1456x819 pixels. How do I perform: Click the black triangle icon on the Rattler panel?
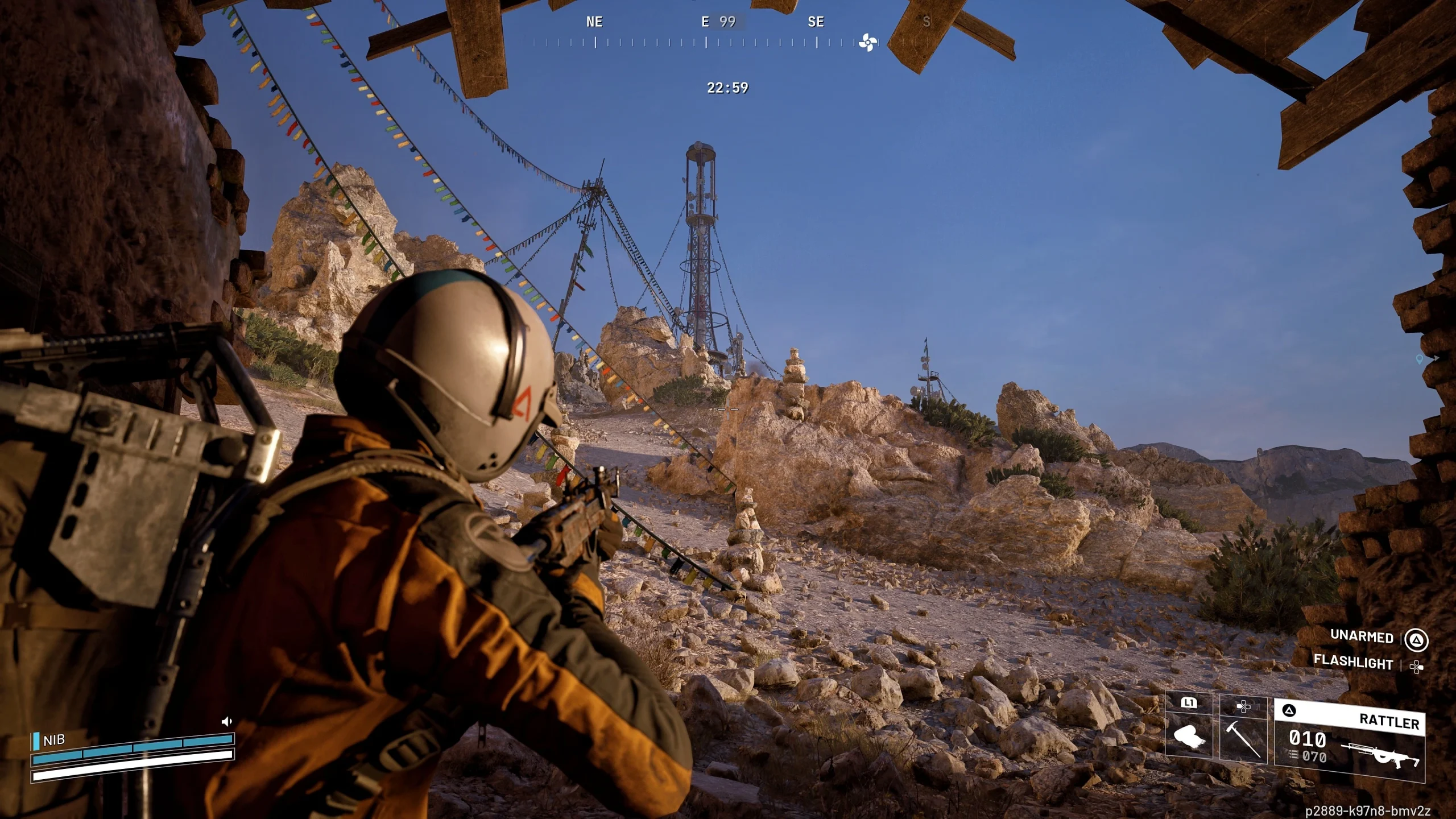(x=1288, y=710)
